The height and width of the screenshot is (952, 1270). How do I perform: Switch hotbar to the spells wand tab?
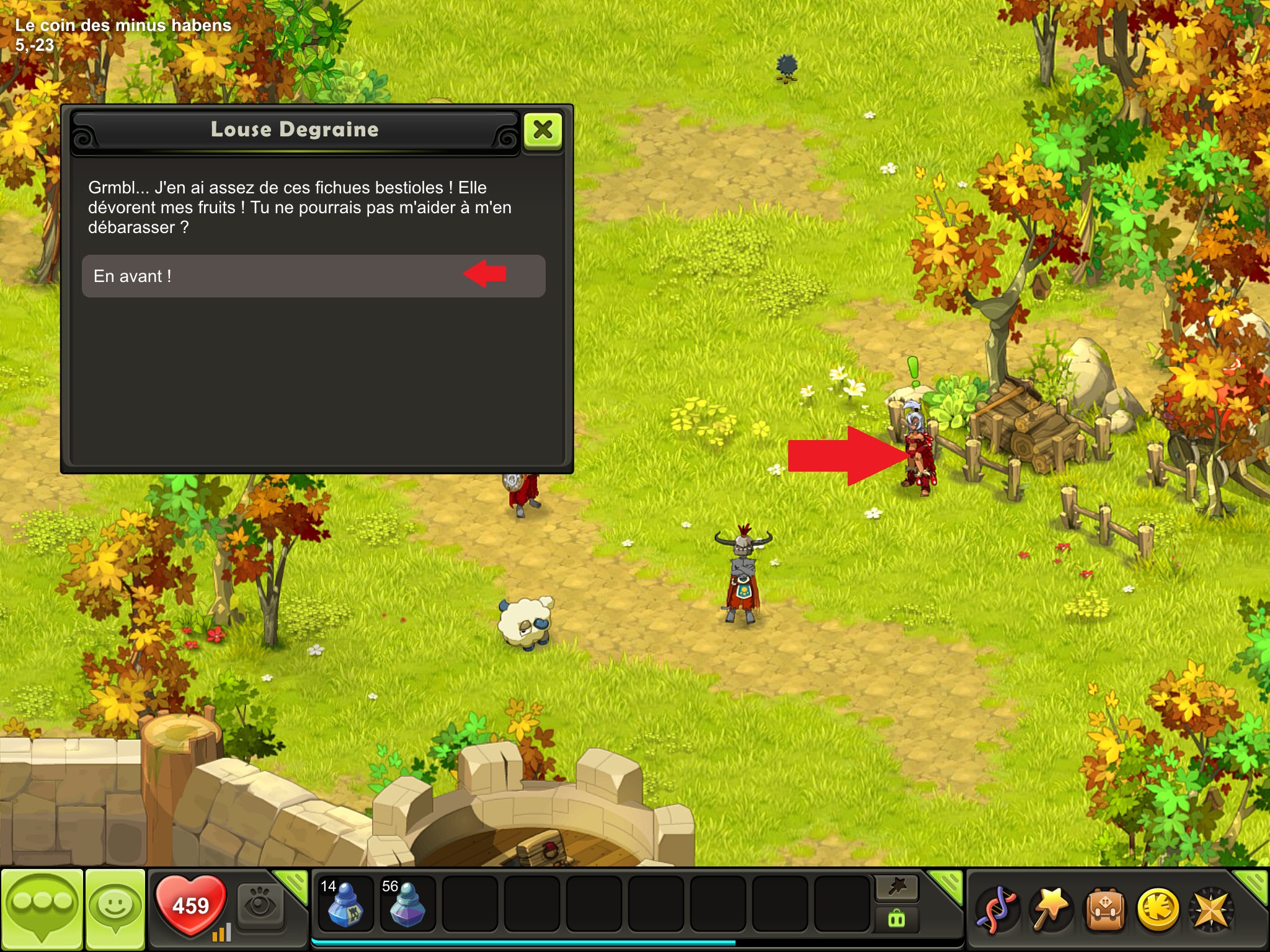tap(897, 888)
